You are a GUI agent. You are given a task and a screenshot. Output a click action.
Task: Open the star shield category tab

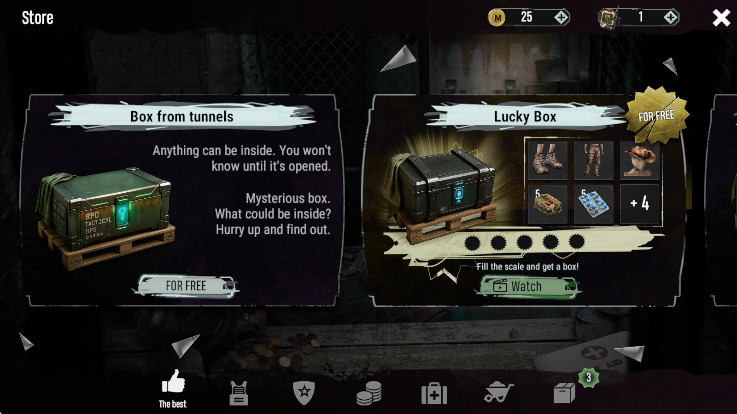(304, 392)
